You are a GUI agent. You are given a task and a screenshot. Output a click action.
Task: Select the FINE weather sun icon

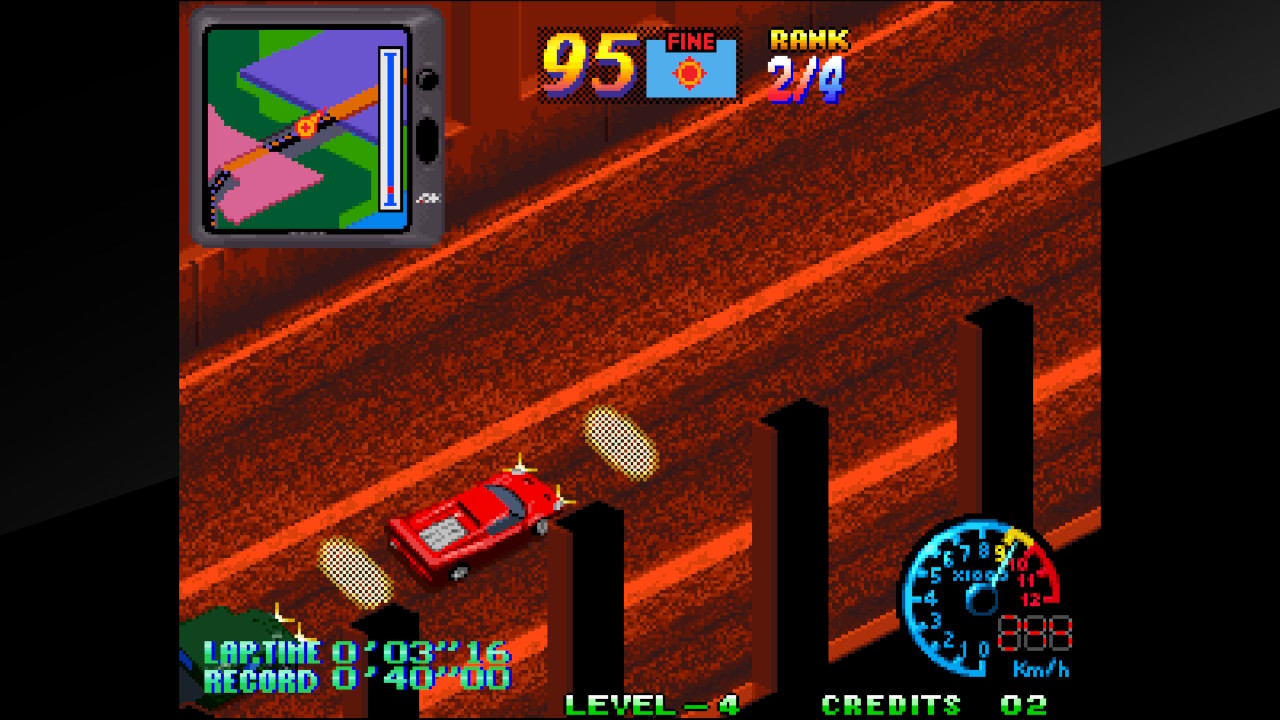pyautogui.click(x=690, y=73)
